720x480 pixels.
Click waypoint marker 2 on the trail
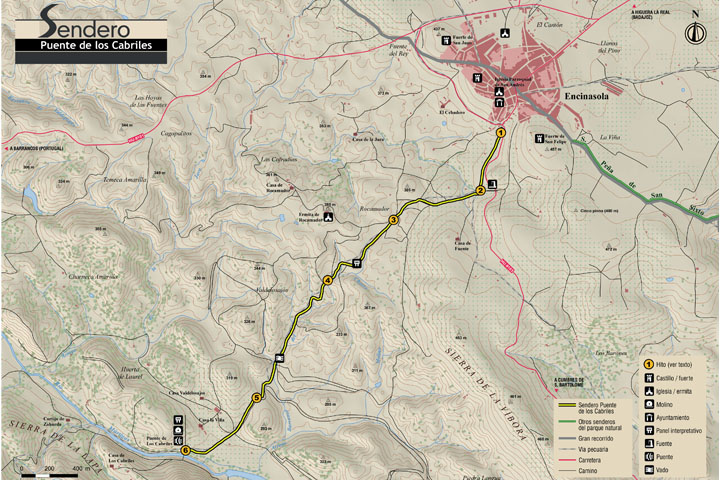[x=480, y=190]
